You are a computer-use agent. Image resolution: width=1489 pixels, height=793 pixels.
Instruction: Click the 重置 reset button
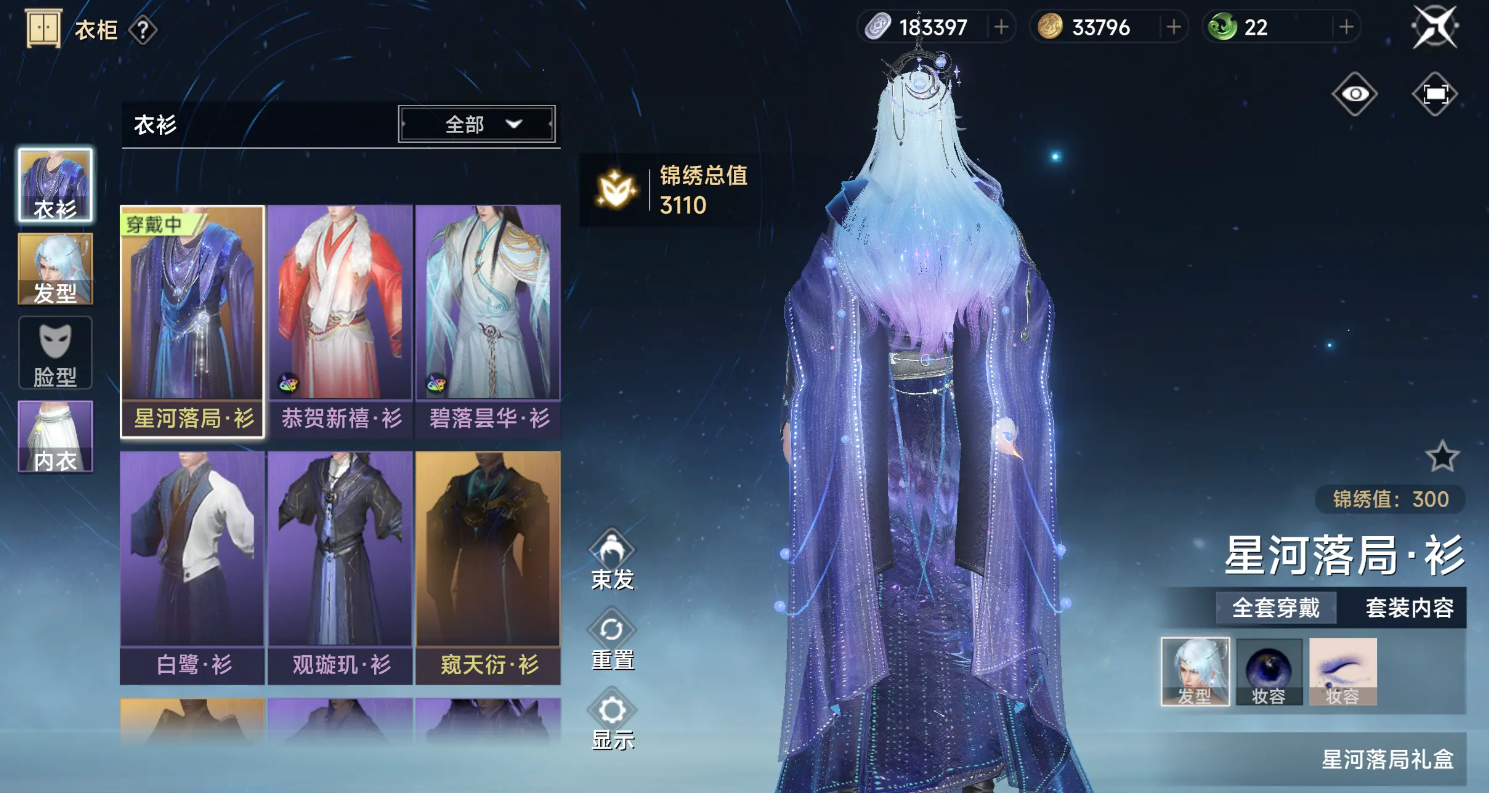click(x=612, y=639)
